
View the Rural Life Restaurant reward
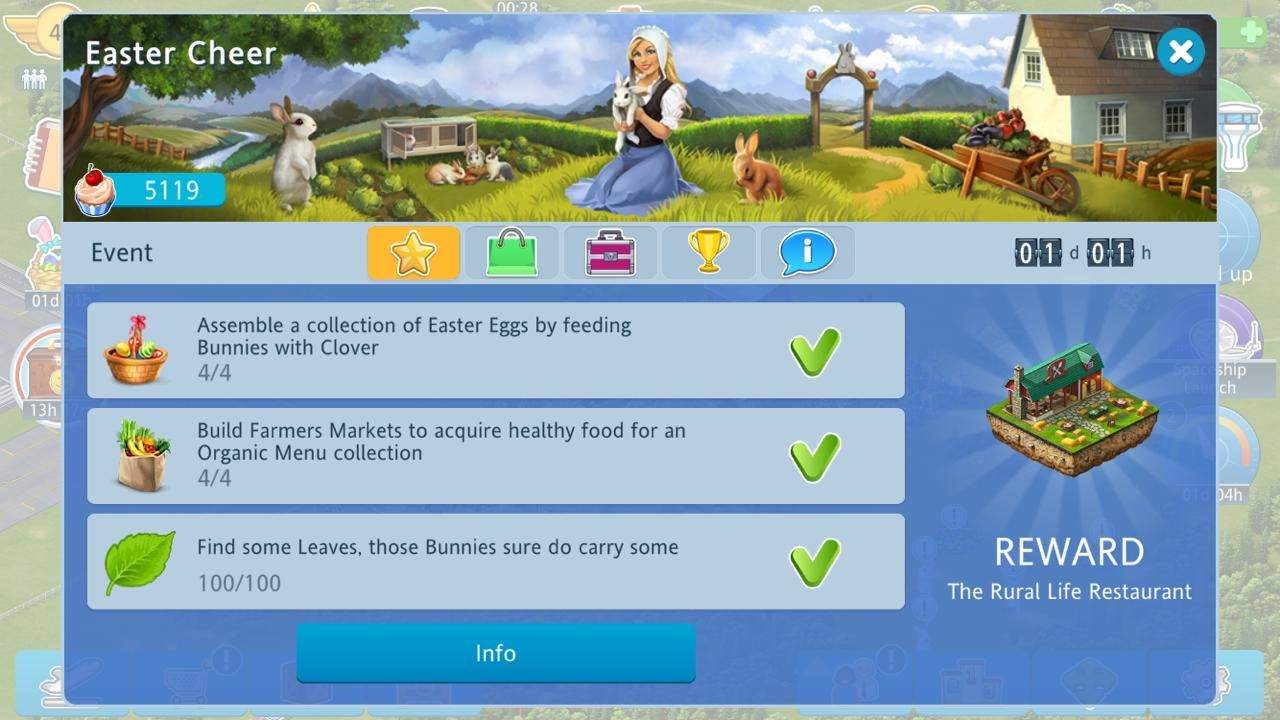pyautogui.click(x=1070, y=410)
